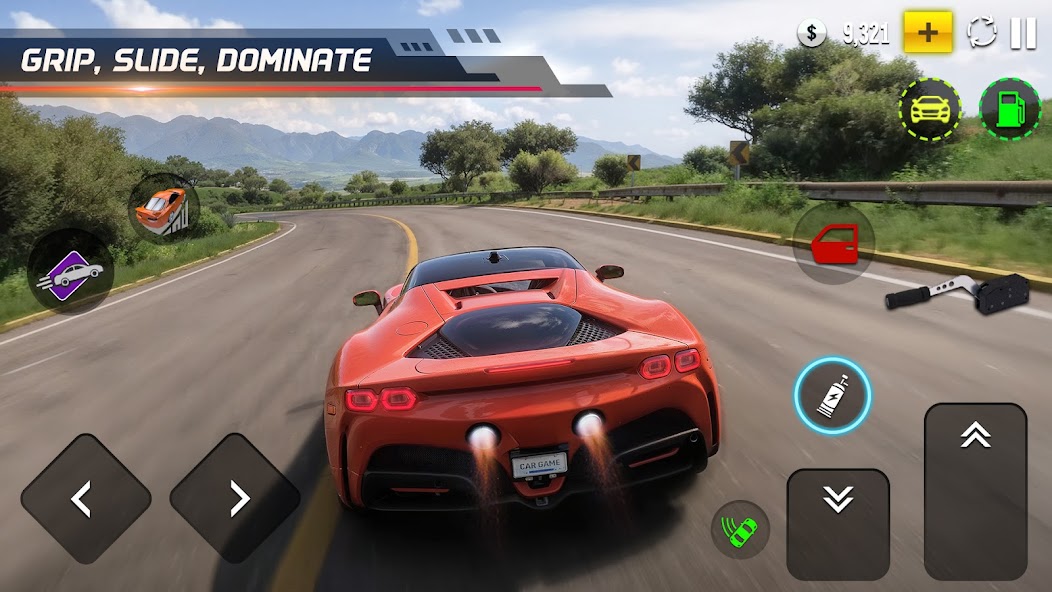The width and height of the screenshot is (1052, 592).
Task: Pause the game
Action: click(1023, 33)
